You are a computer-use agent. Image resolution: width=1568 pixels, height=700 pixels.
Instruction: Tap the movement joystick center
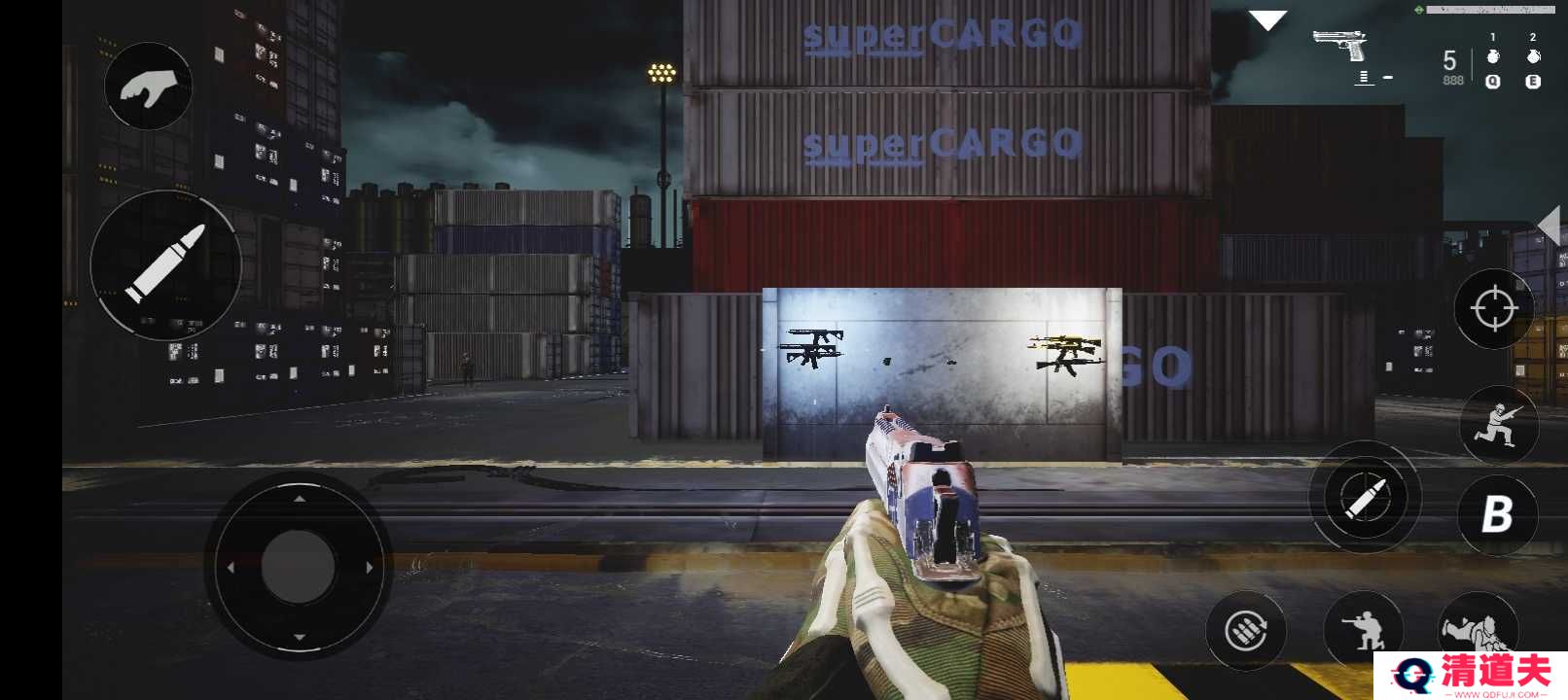299,566
